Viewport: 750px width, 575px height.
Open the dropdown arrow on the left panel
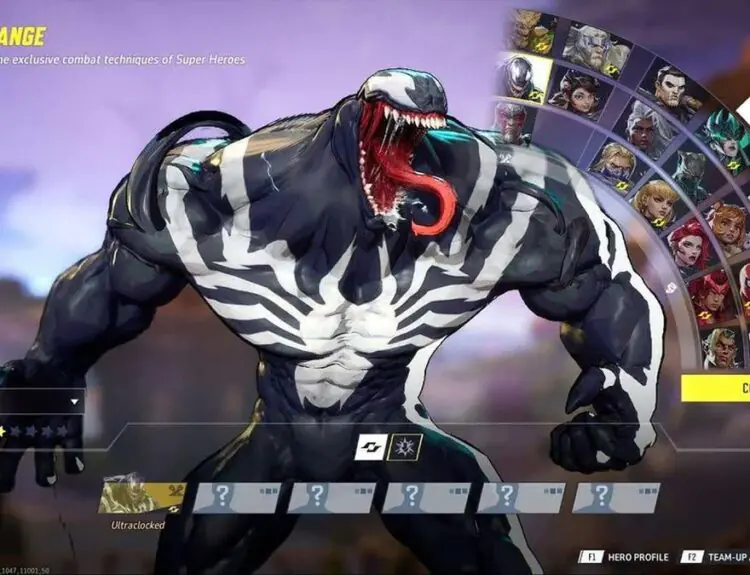click(74, 402)
